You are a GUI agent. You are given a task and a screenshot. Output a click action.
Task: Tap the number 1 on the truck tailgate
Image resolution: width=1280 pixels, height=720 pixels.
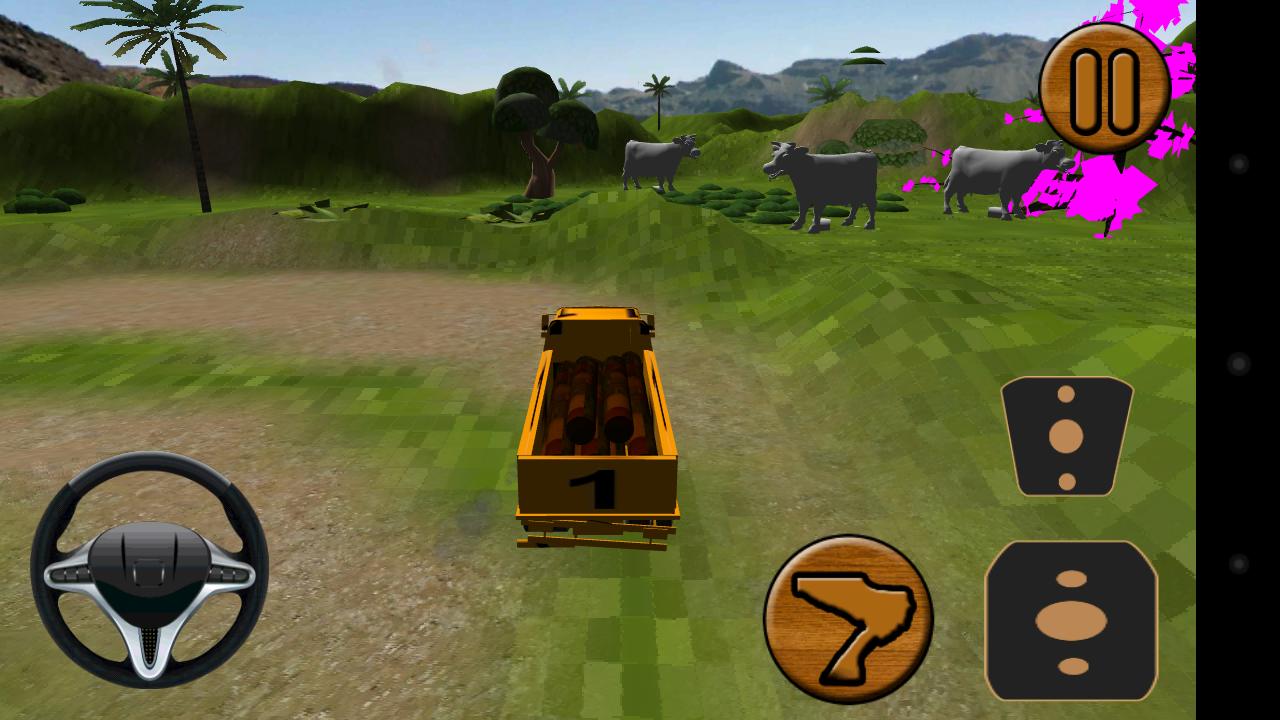coord(592,485)
